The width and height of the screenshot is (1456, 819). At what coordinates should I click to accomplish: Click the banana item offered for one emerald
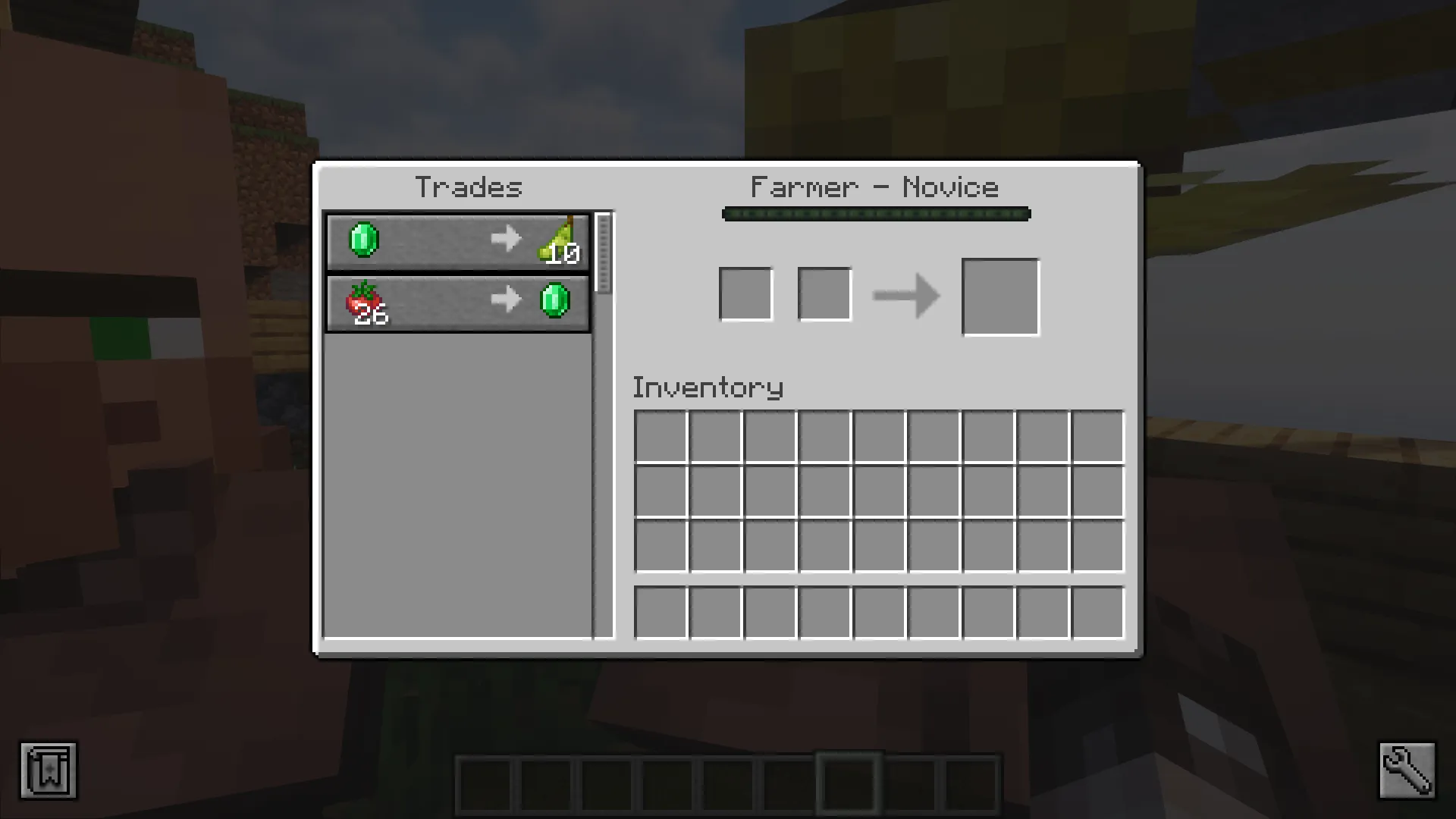(559, 241)
